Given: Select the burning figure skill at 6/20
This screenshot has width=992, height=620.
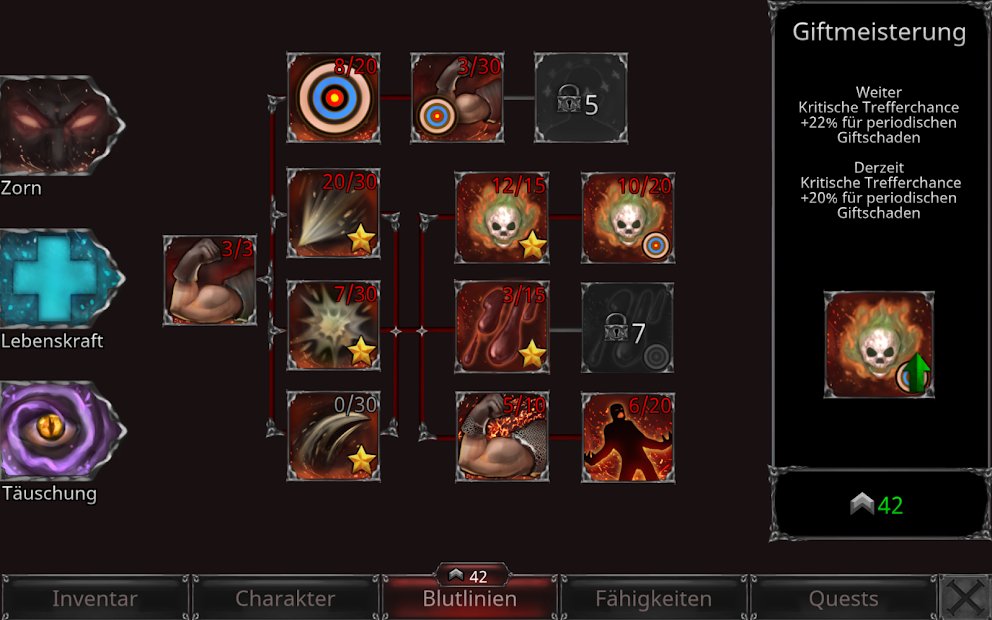Looking at the screenshot, I should [x=628, y=436].
